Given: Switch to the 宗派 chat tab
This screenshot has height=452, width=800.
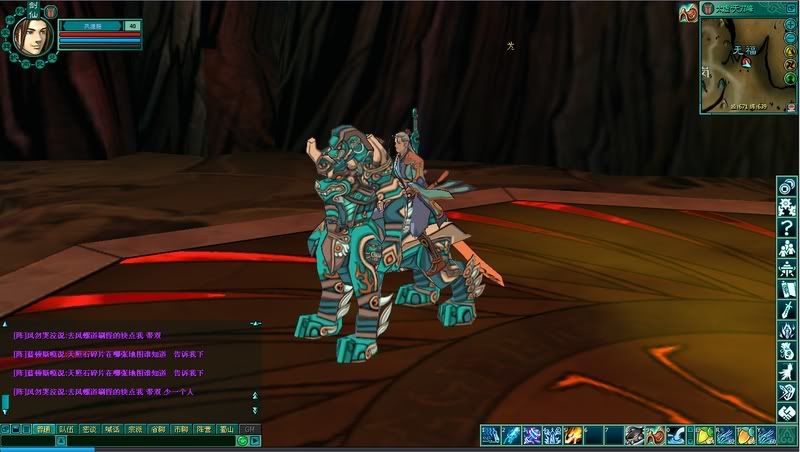Looking at the screenshot, I should pyautogui.click(x=134, y=429).
